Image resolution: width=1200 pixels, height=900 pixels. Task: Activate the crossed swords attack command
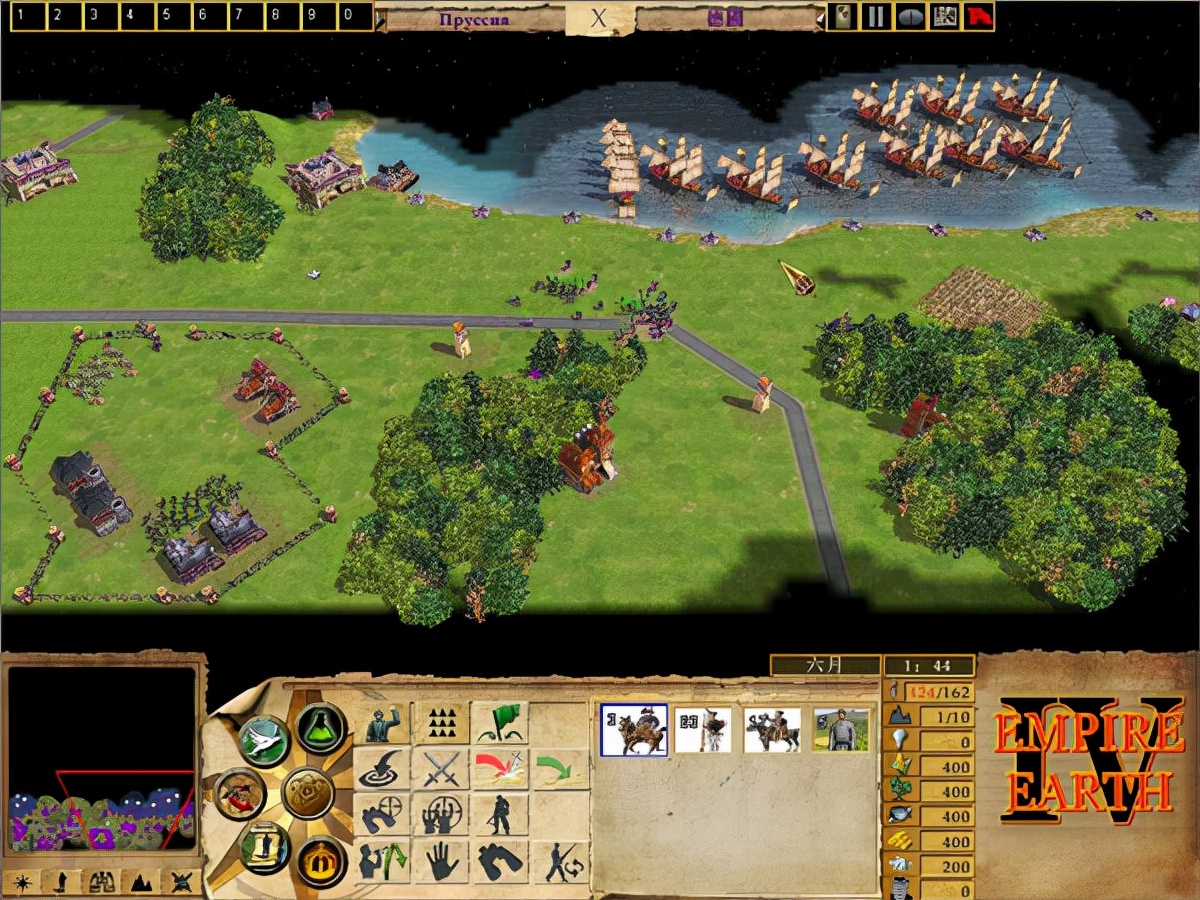click(x=441, y=769)
